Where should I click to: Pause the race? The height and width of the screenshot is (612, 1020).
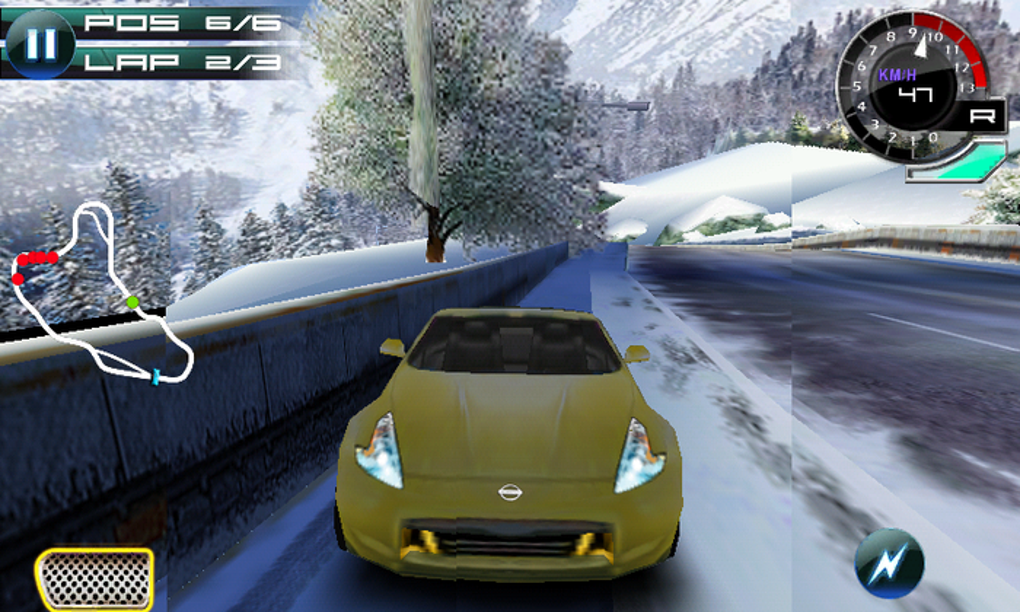coord(39,45)
